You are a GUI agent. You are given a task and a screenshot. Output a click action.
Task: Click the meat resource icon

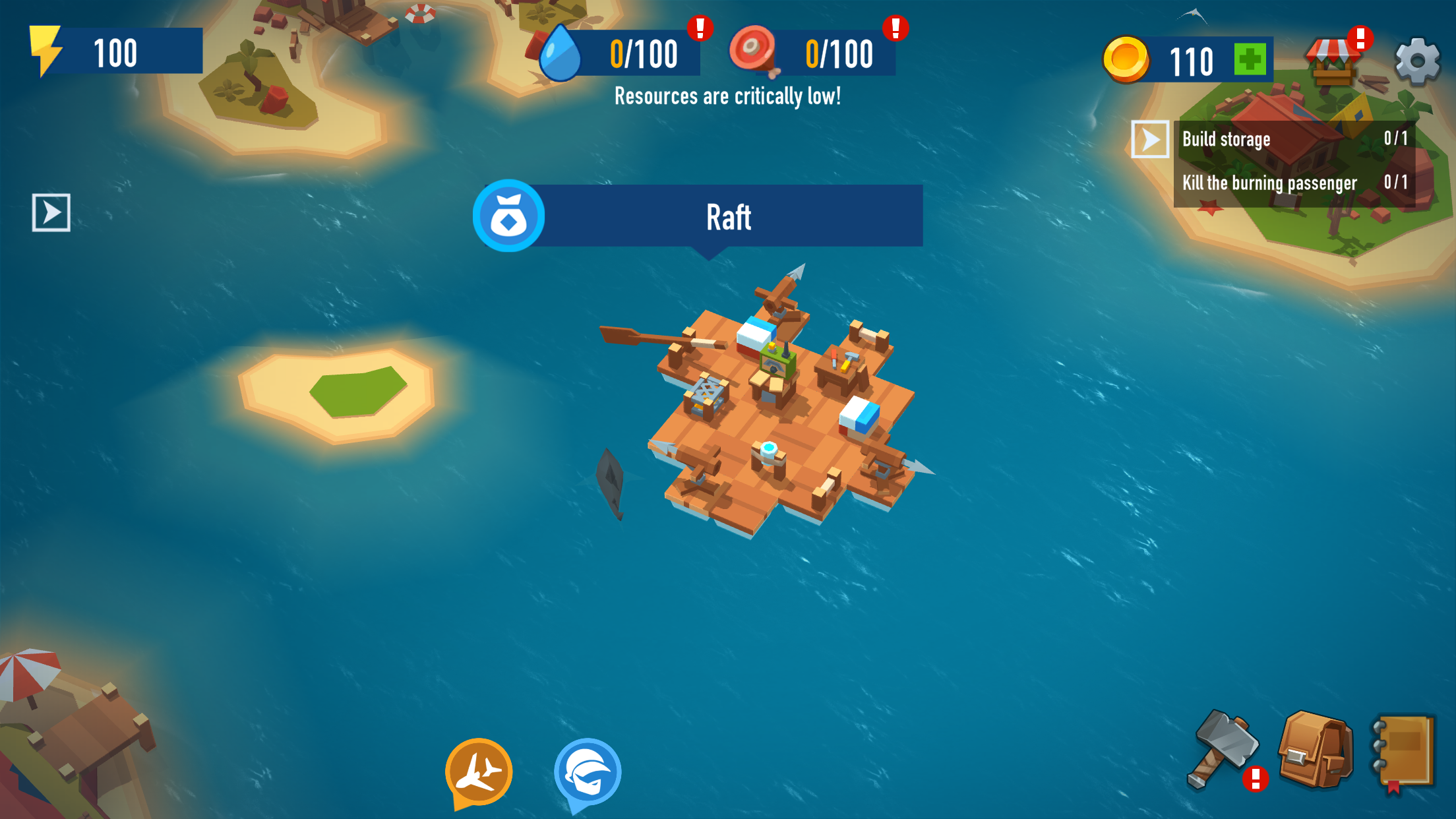(x=754, y=53)
